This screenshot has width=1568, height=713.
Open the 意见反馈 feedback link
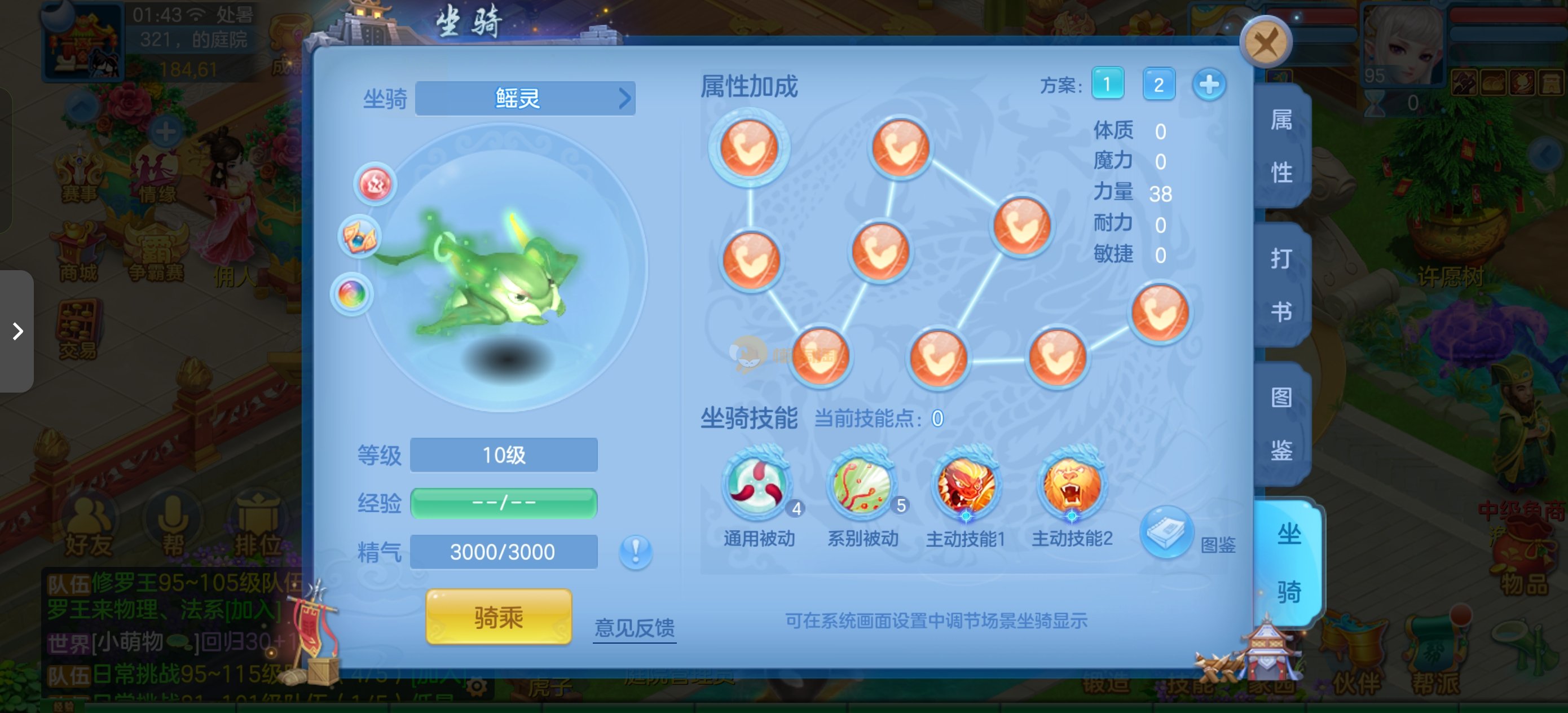(635, 627)
